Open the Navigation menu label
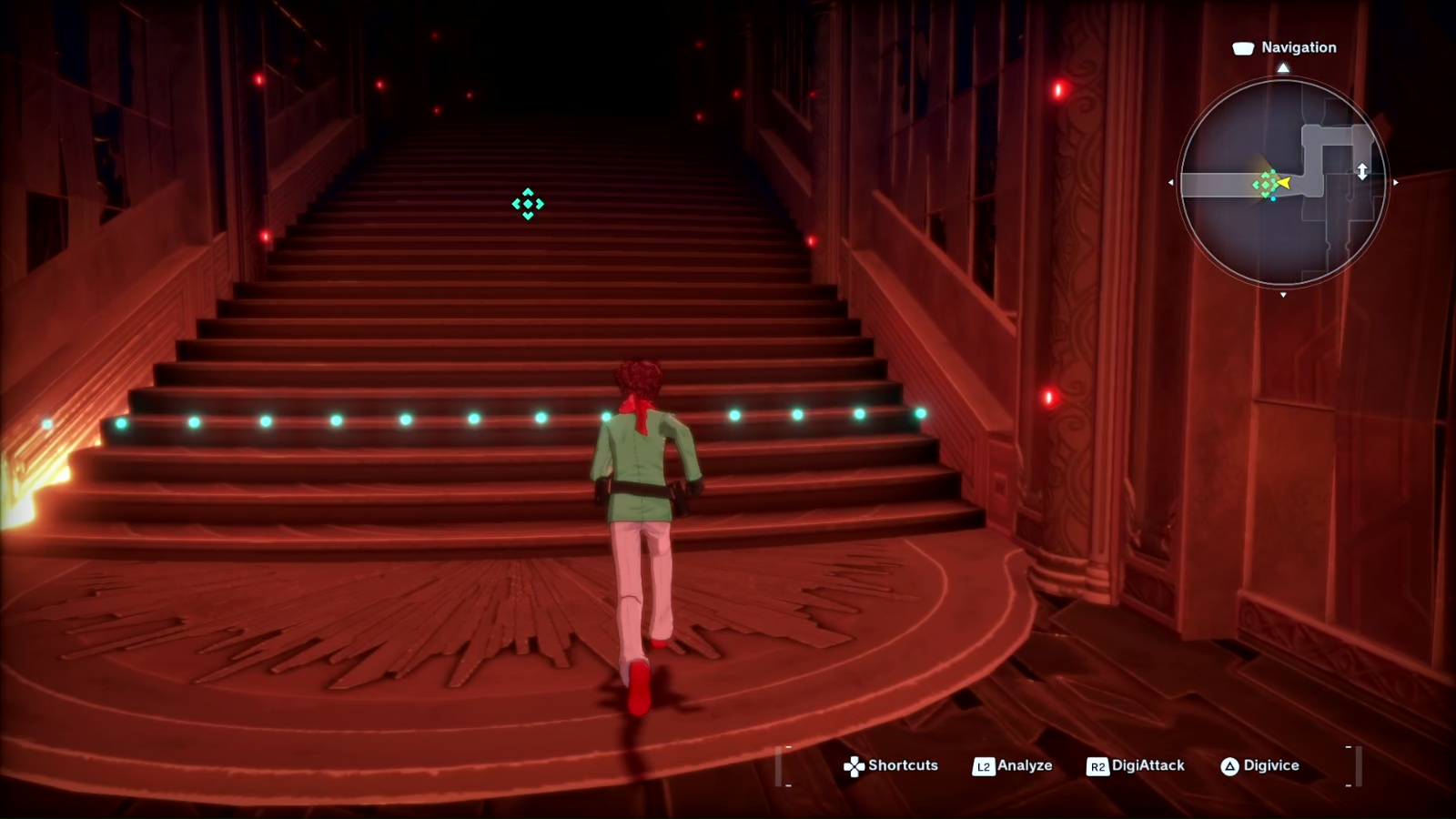Image resolution: width=1456 pixels, height=819 pixels. point(1299,47)
